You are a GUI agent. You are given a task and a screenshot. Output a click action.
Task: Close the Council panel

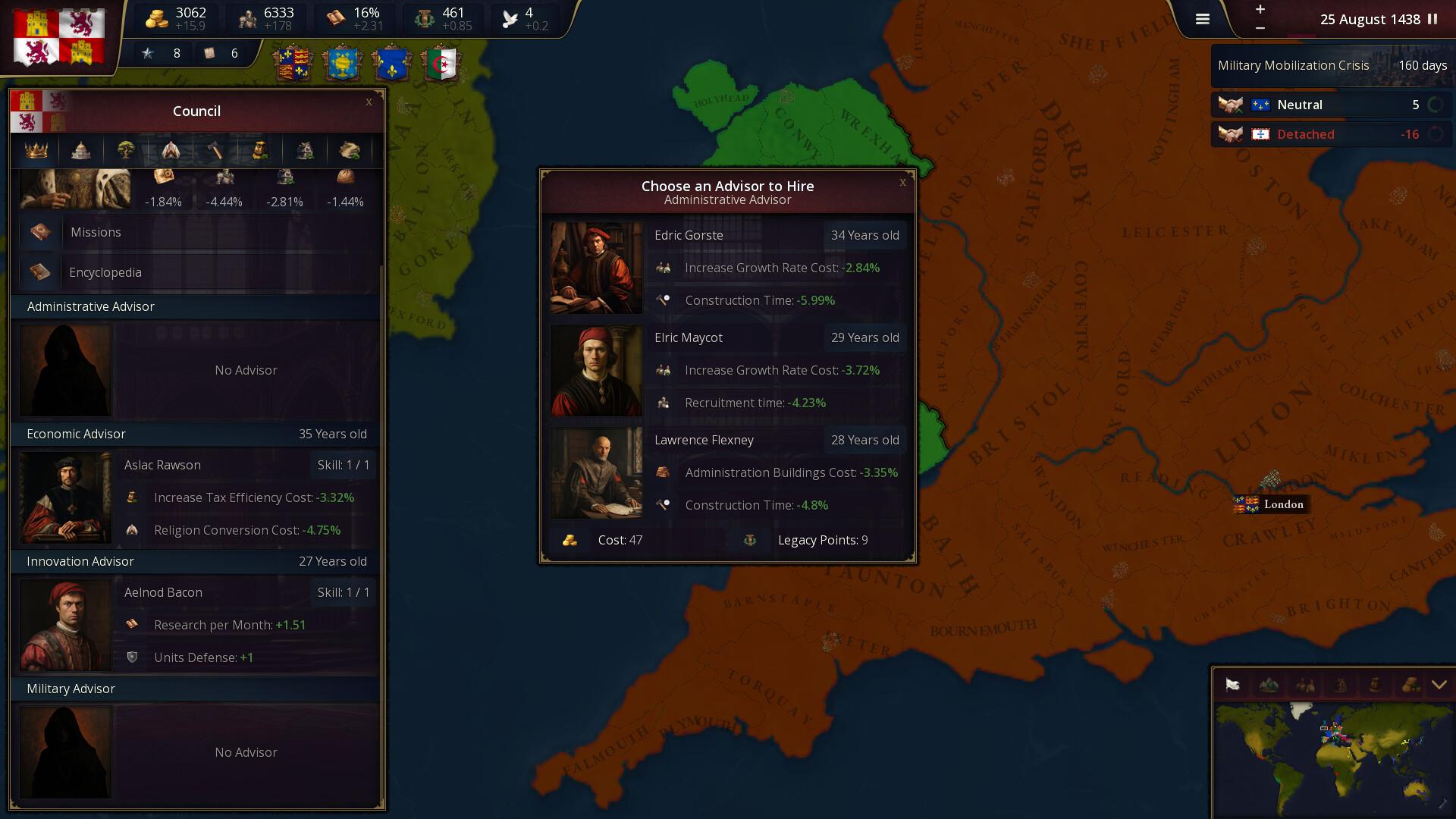click(x=369, y=102)
